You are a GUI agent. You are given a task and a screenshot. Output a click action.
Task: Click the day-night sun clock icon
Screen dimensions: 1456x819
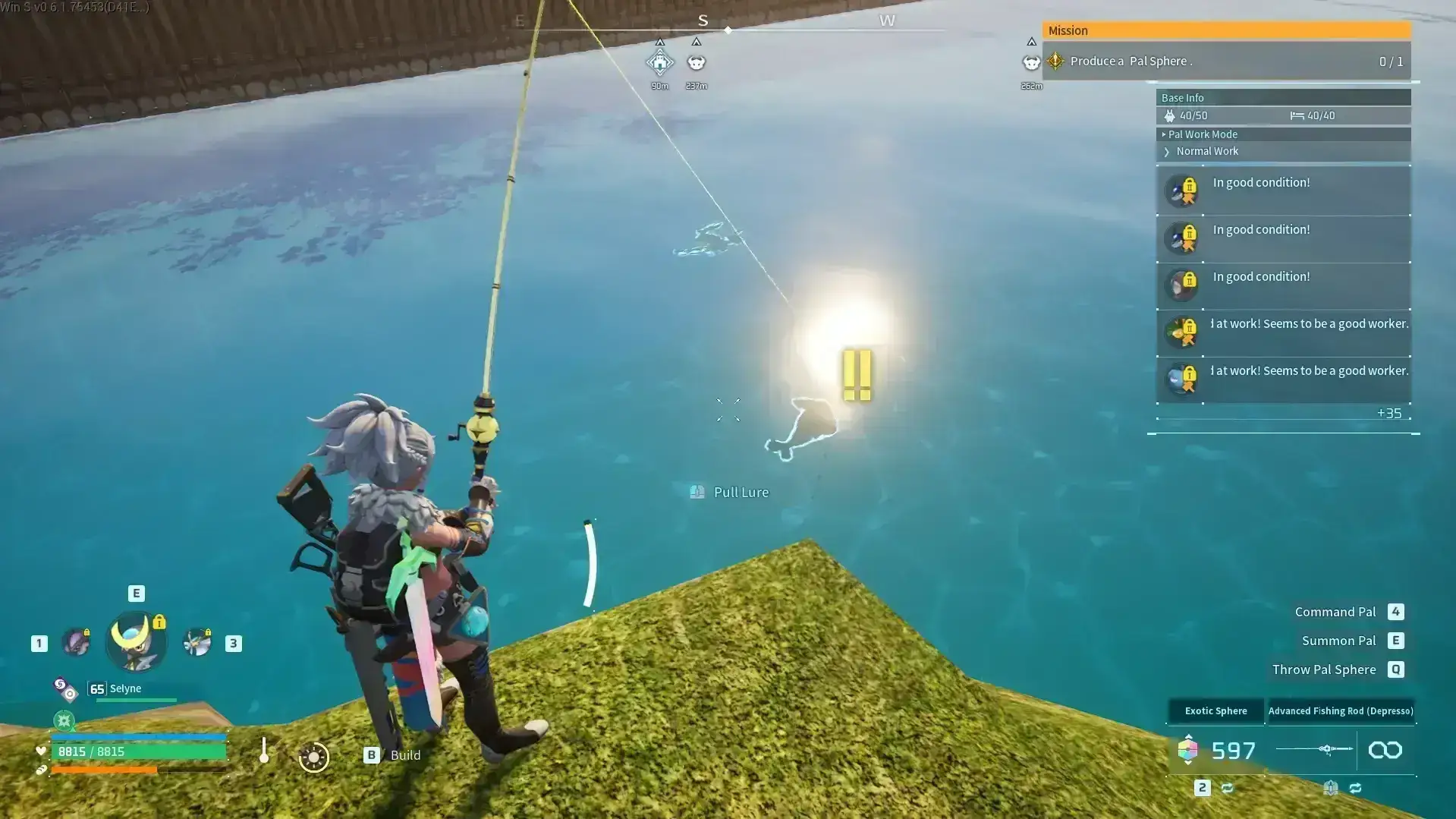313,757
